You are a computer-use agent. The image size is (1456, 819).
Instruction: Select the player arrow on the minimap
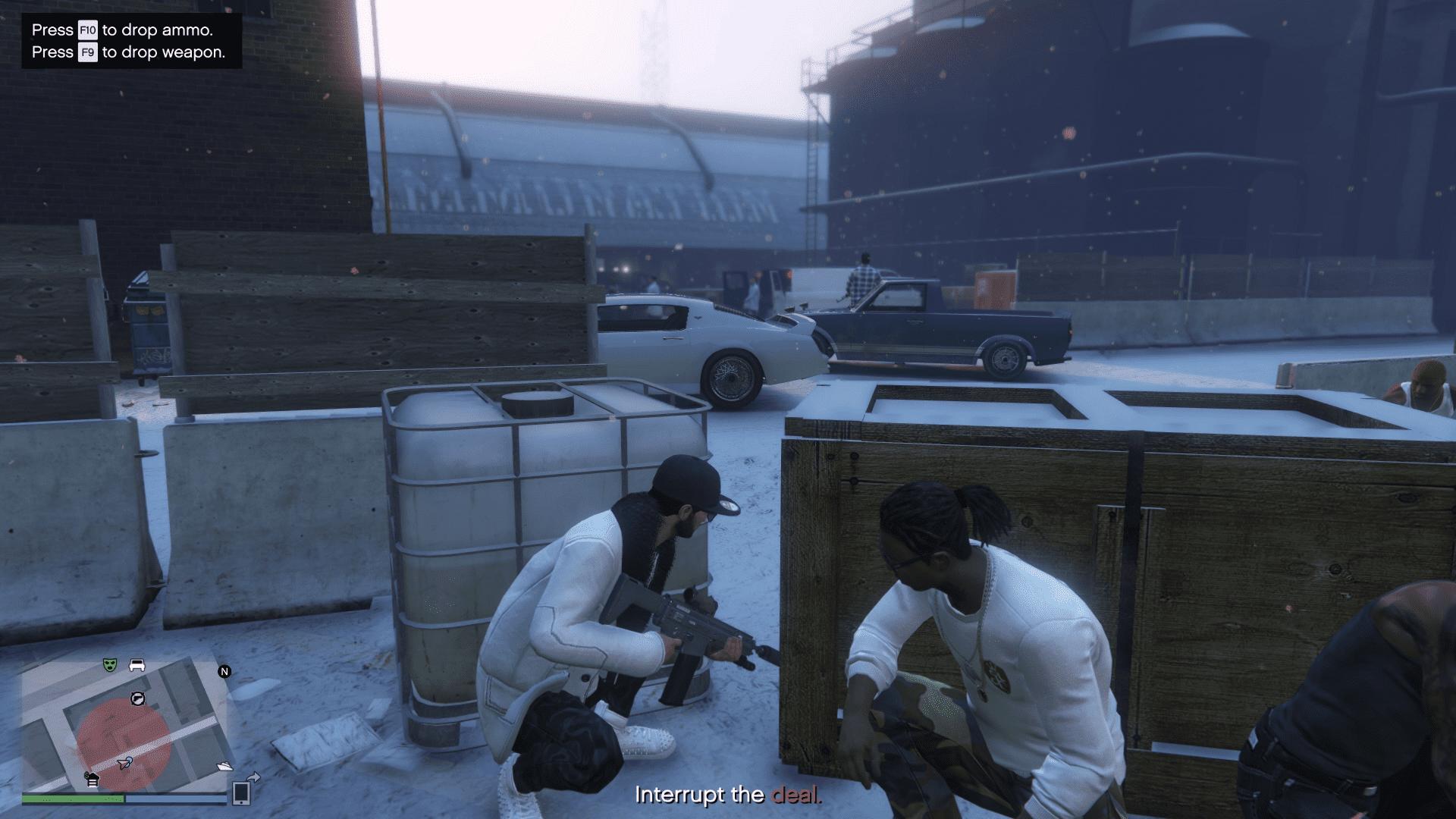(x=125, y=762)
